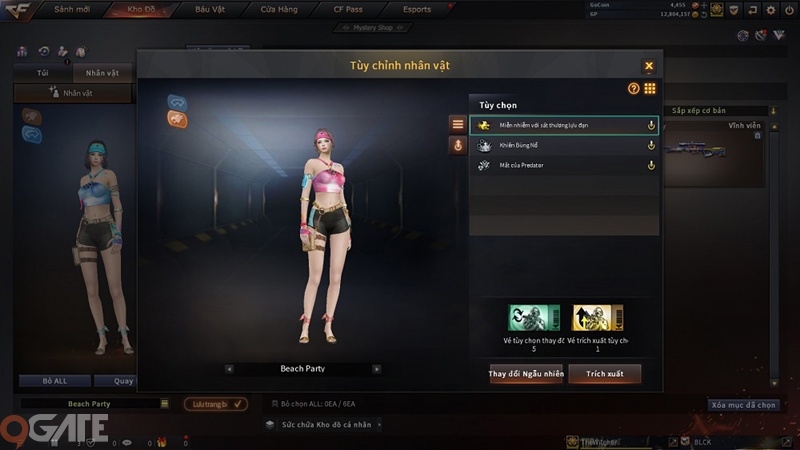This screenshot has width=800, height=450.
Task: Open the Mystery Shop dropdown
Action: pos(373,27)
